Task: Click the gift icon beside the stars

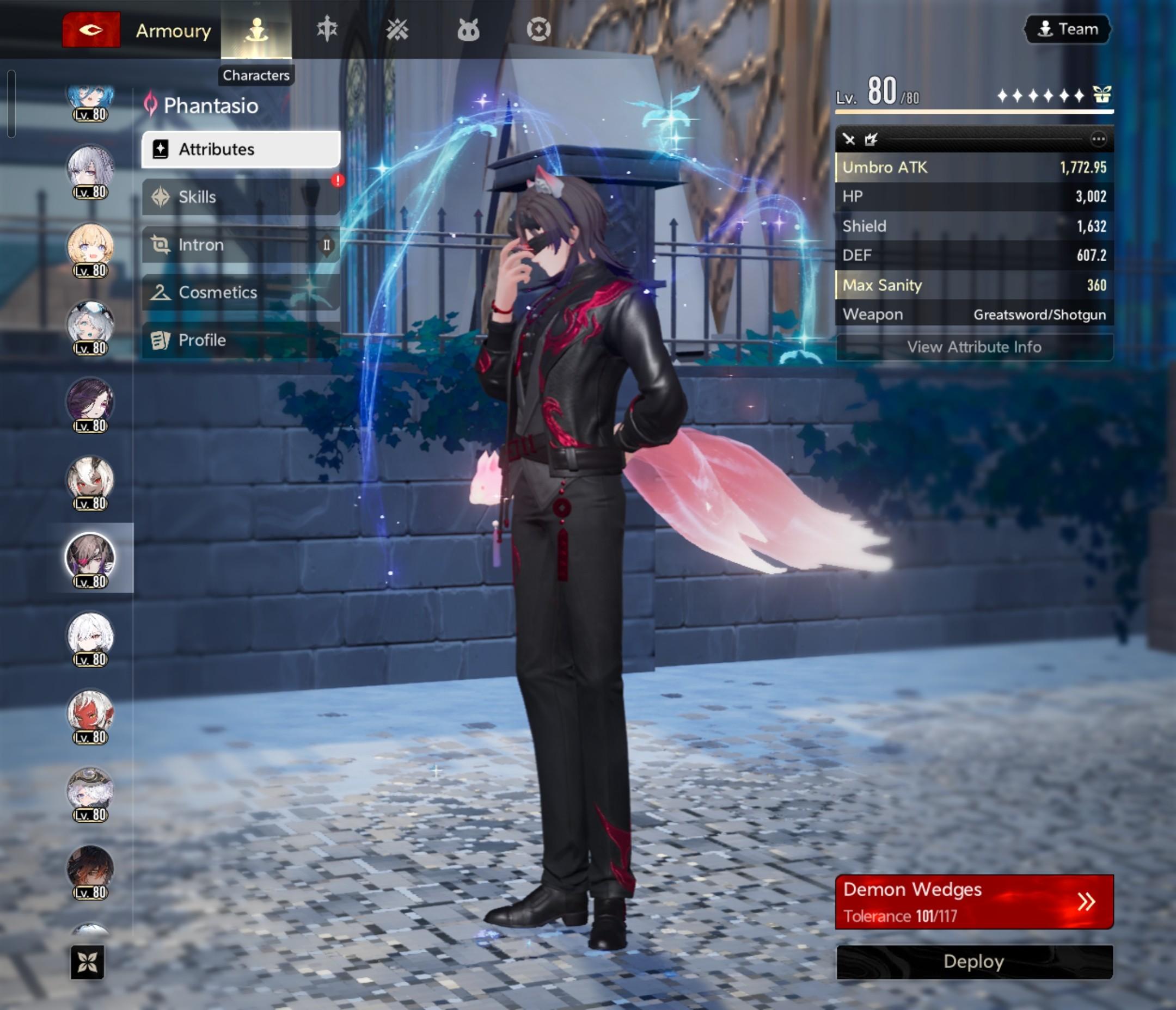Action: click(1101, 94)
